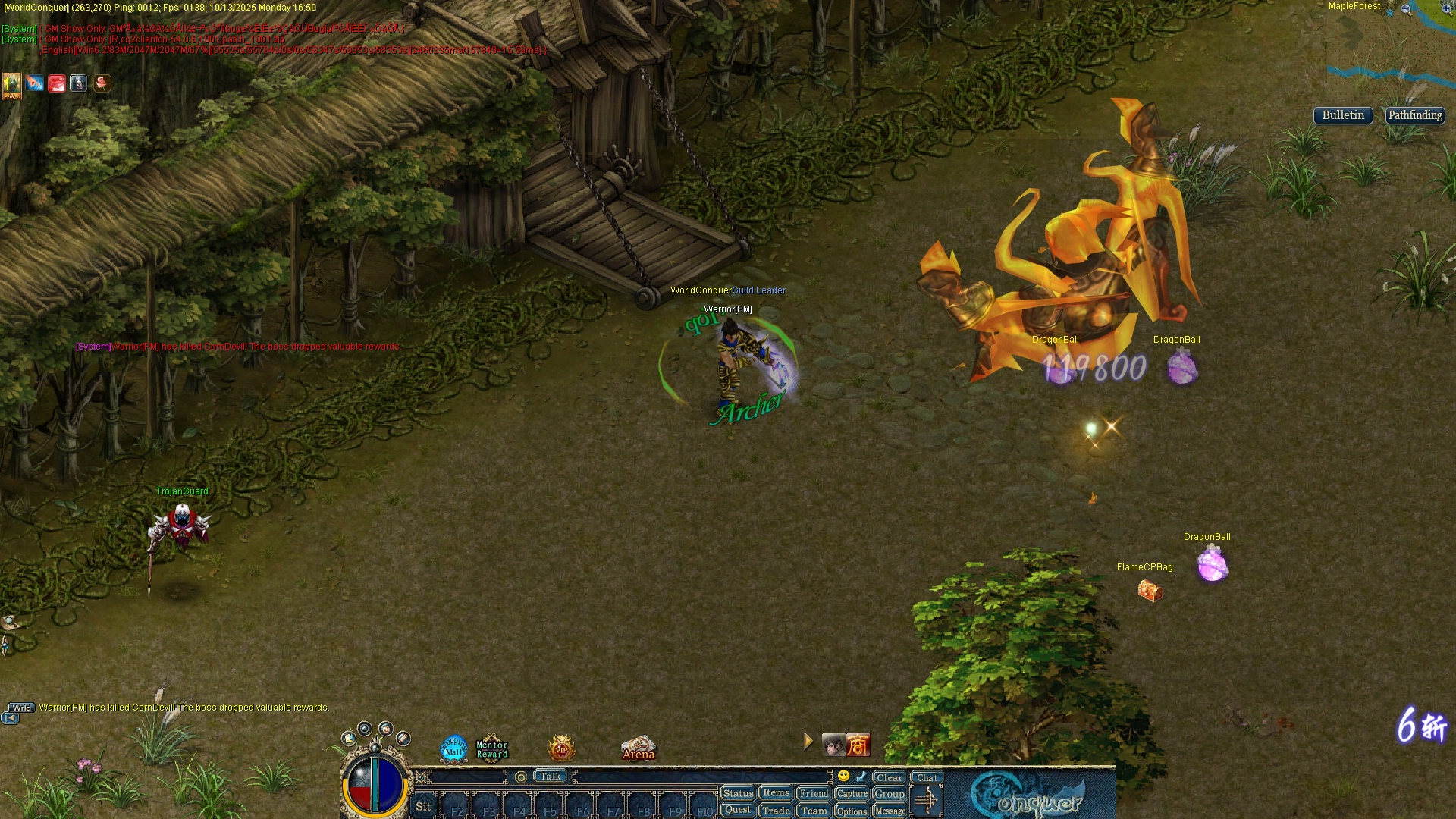
Task: Open the VIP menu icon
Action: pos(561,749)
